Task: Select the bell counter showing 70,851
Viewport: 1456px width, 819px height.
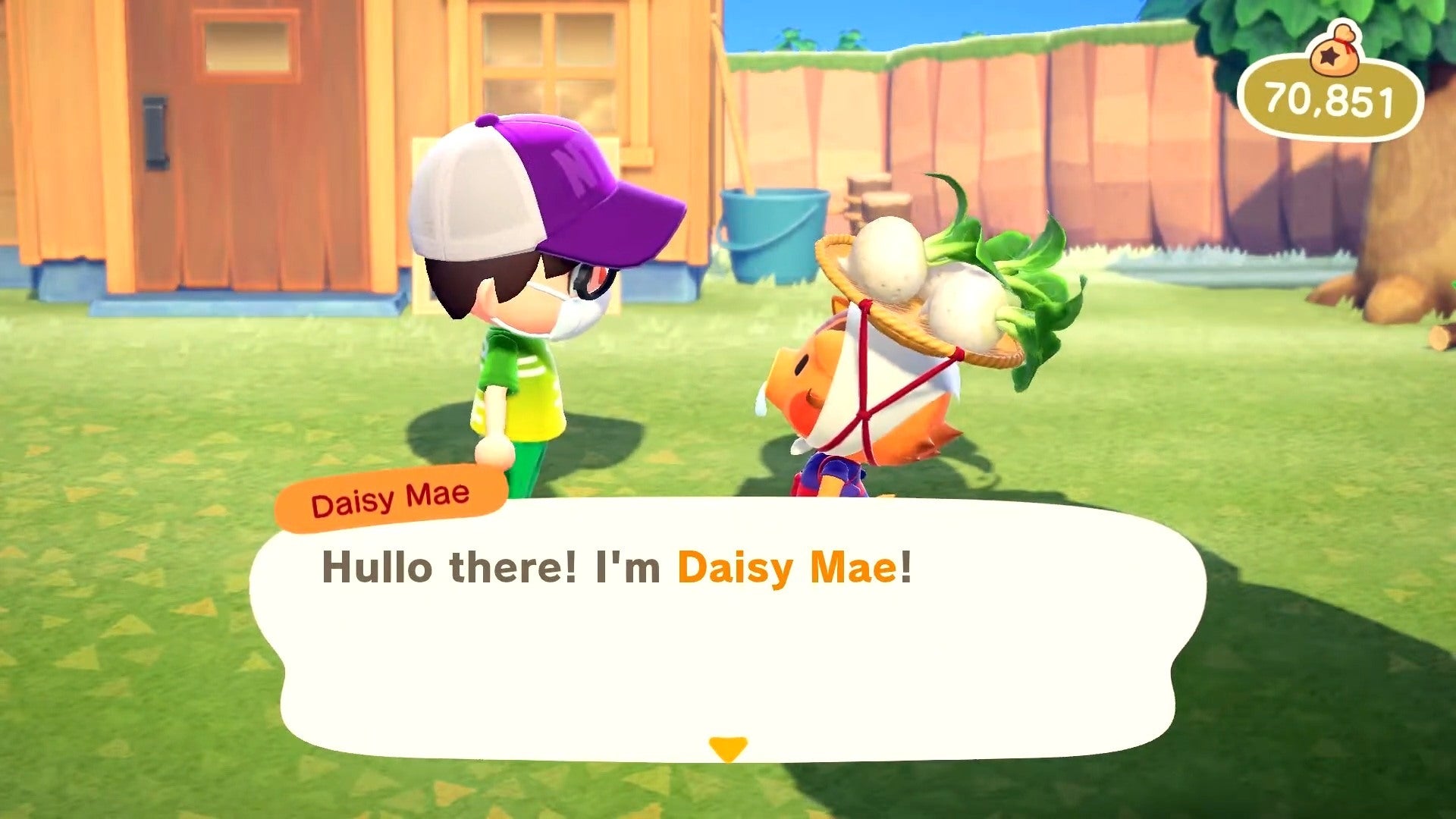Action: (1327, 96)
